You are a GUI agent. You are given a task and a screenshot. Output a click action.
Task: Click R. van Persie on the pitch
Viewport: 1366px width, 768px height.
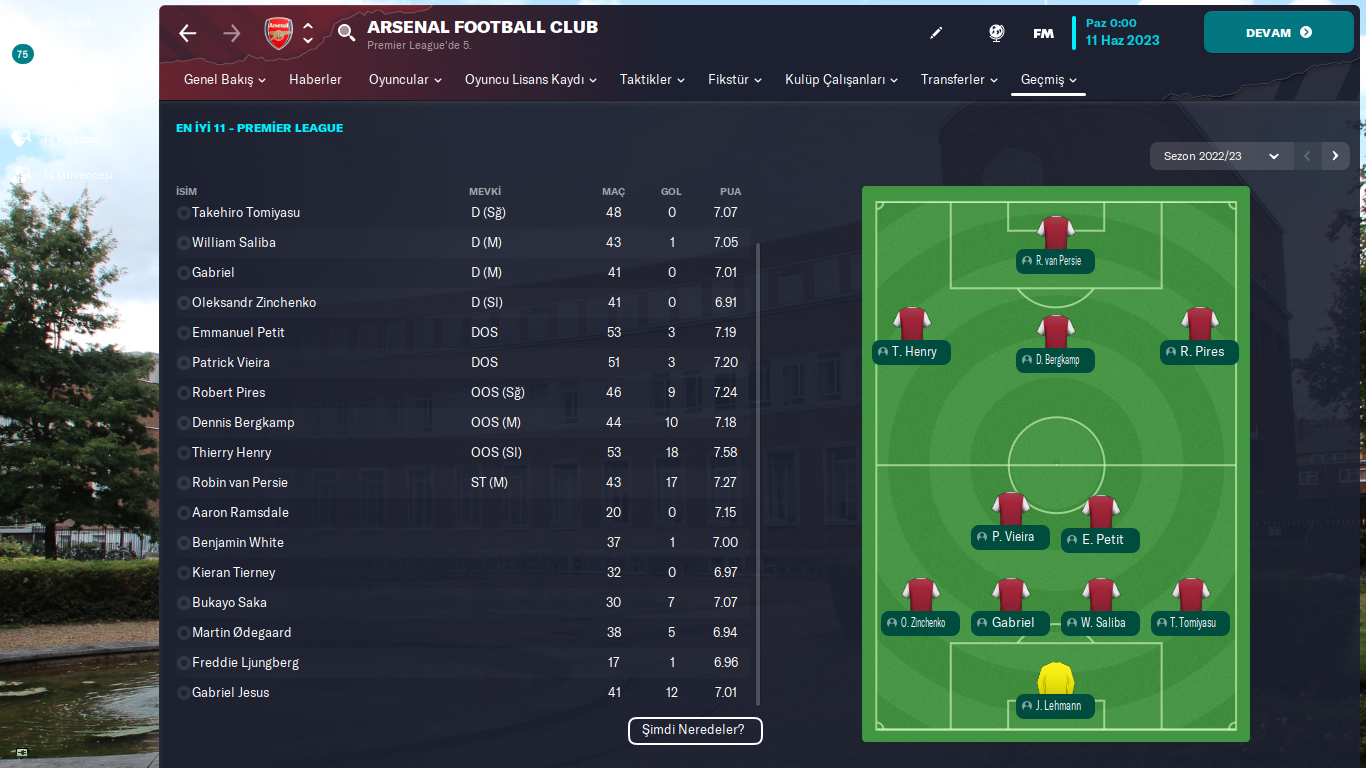tap(1056, 261)
